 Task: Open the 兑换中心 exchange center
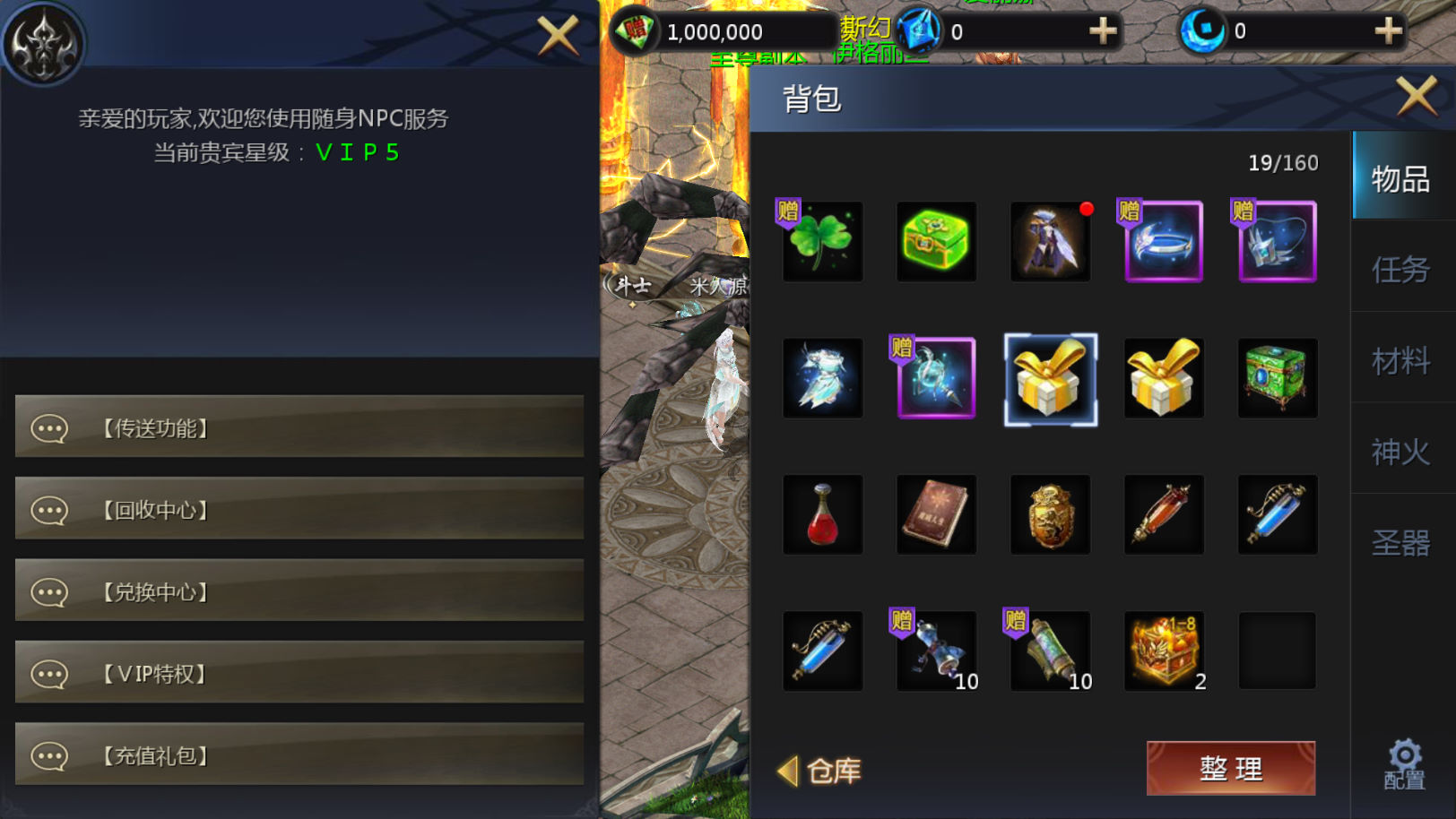point(299,591)
